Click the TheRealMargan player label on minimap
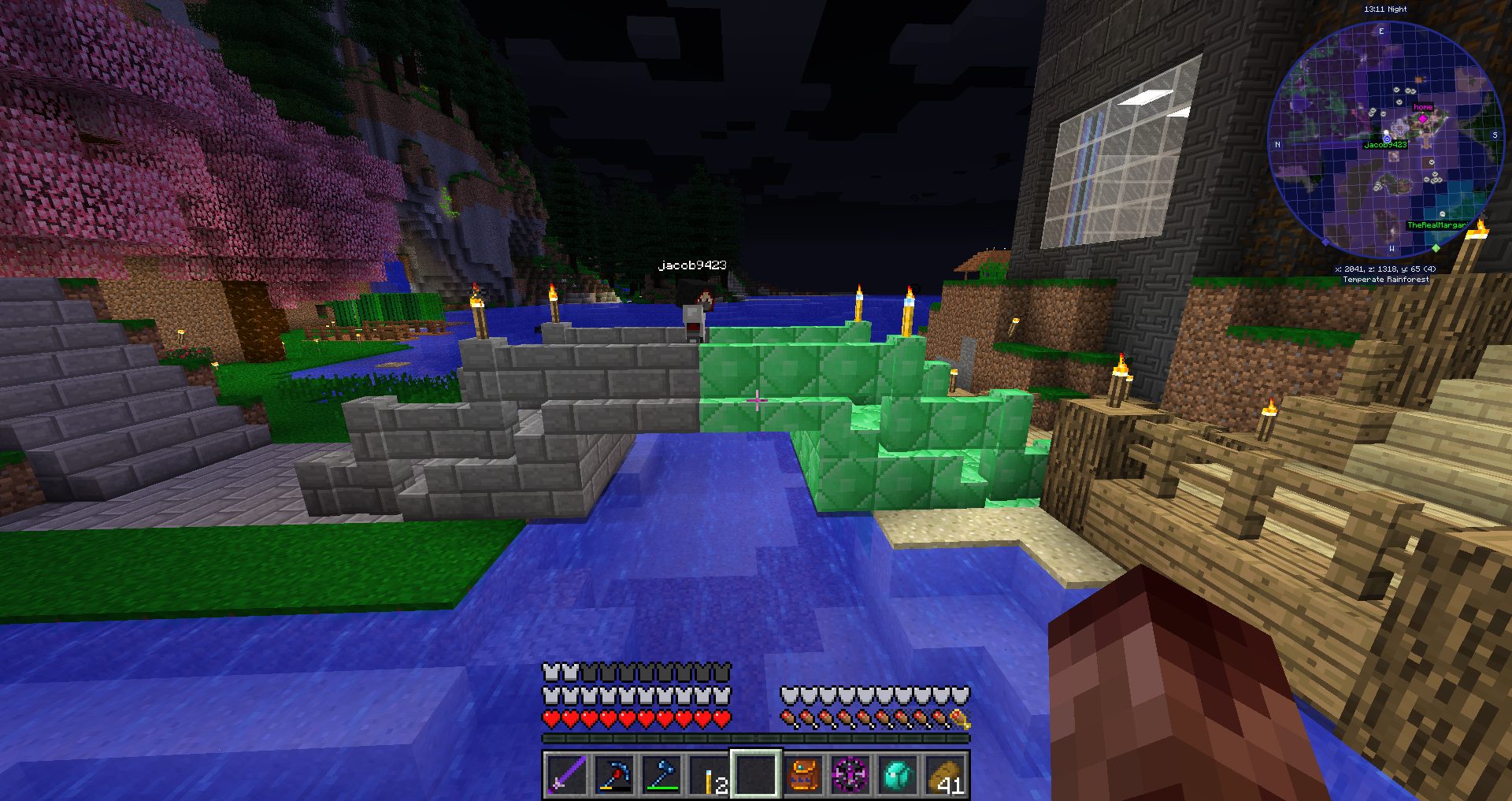The width and height of the screenshot is (1512, 801). click(1437, 225)
